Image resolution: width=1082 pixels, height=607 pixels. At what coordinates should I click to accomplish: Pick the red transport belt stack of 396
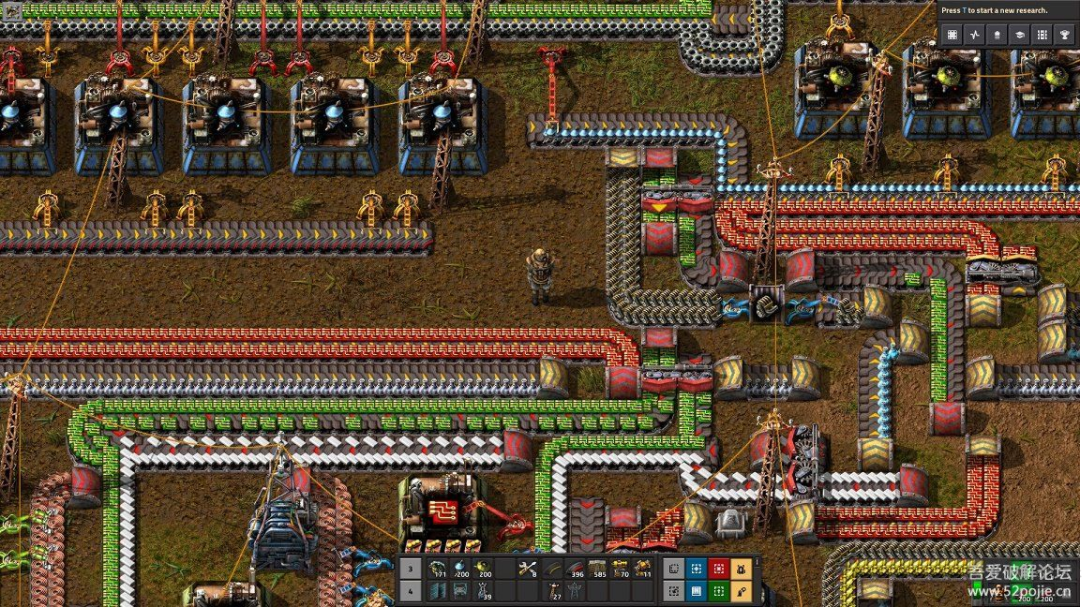click(x=576, y=569)
